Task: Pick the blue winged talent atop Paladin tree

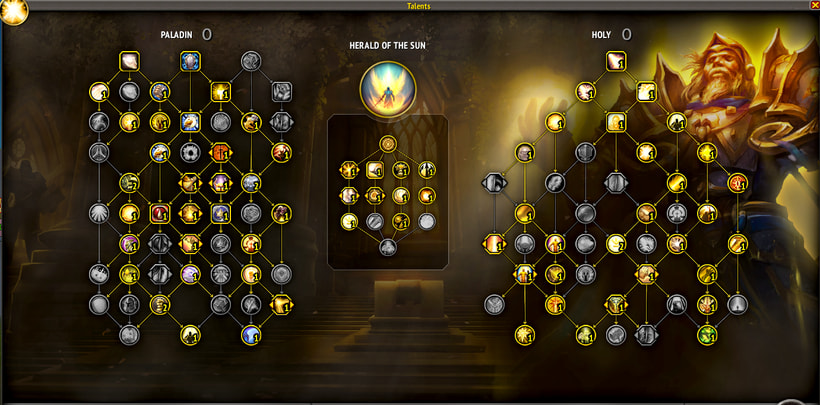Action: click(x=189, y=61)
